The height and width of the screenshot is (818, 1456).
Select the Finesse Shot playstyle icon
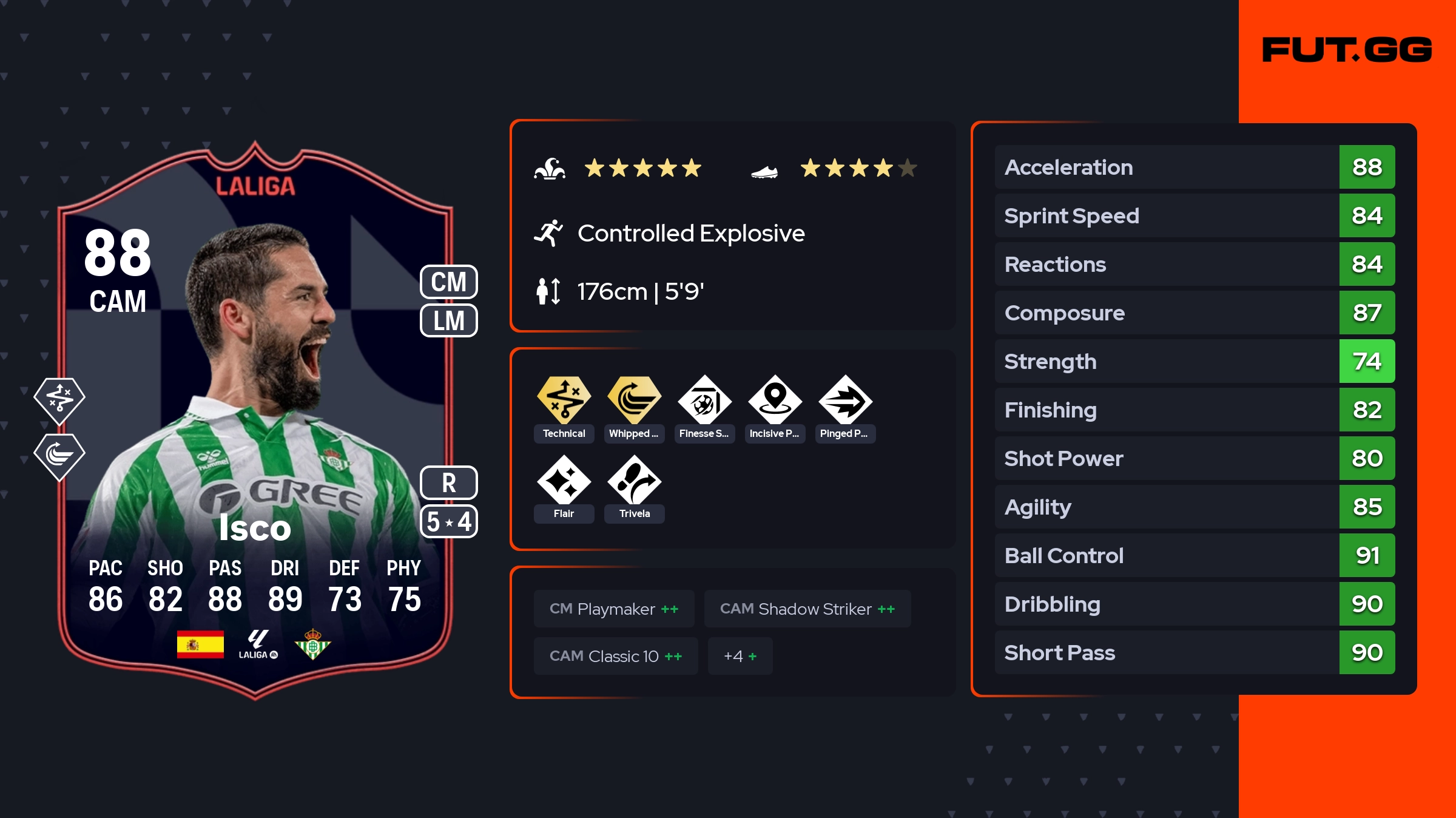point(704,401)
